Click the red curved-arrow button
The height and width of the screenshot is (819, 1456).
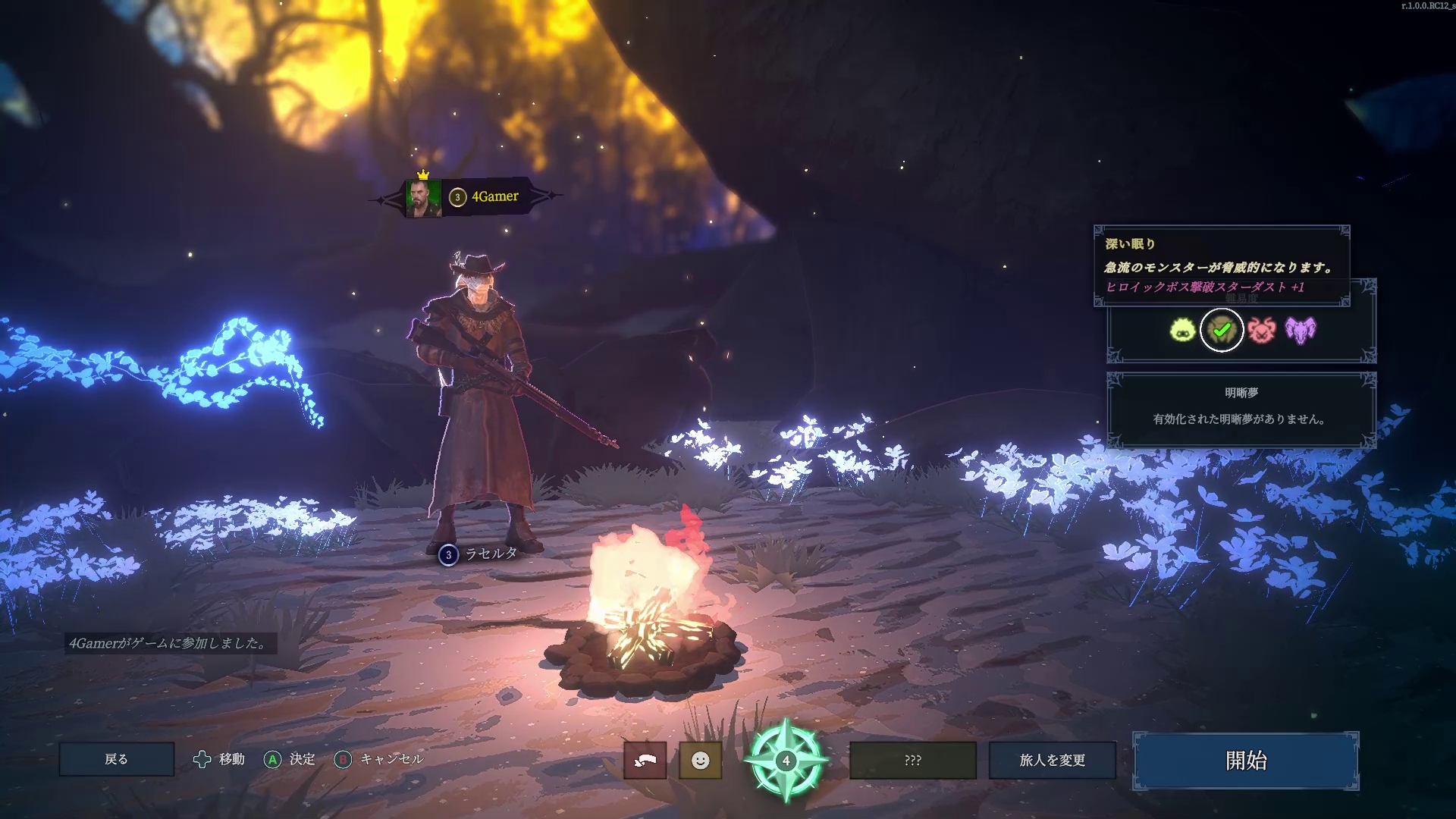point(645,760)
